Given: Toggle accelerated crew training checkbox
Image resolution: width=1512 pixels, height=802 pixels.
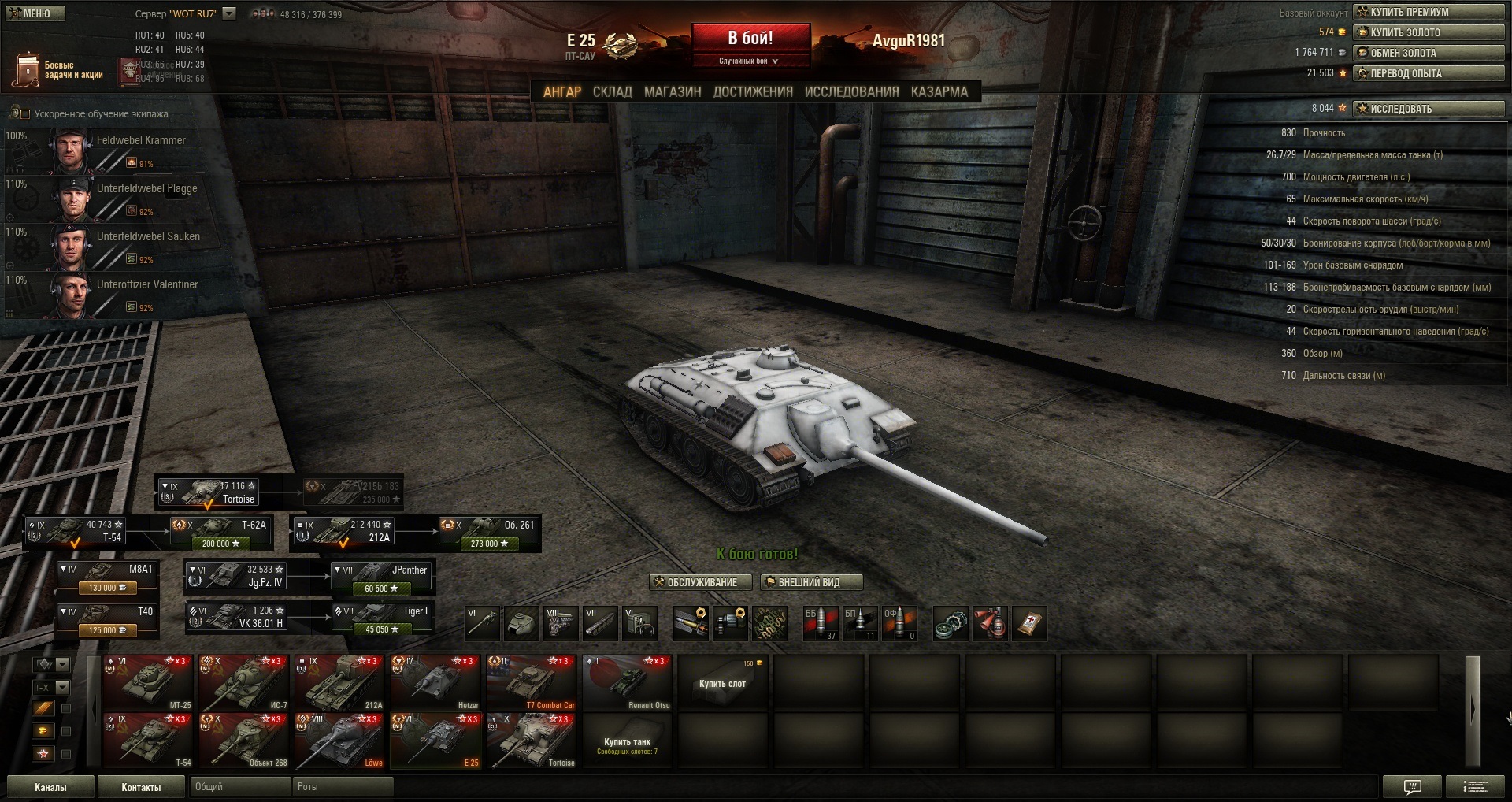Looking at the screenshot, I should tap(24, 114).
